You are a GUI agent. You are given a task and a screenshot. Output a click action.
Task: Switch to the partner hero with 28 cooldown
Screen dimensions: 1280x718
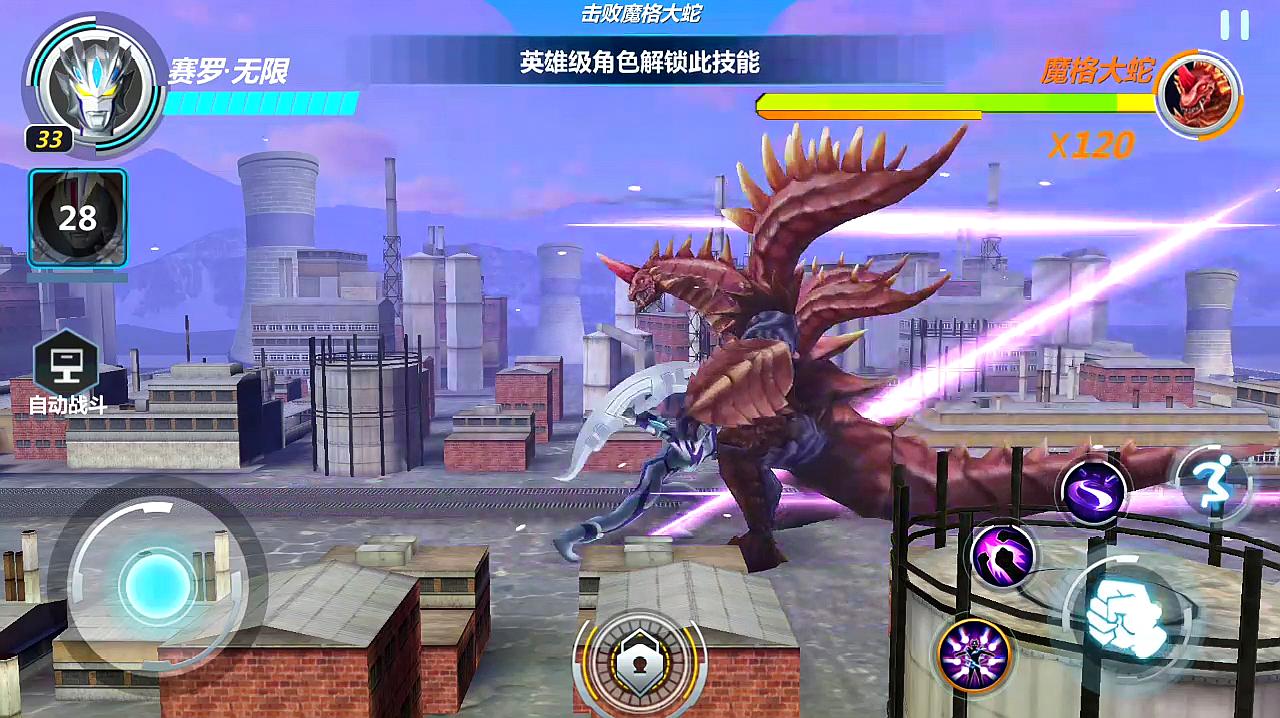tap(77, 219)
